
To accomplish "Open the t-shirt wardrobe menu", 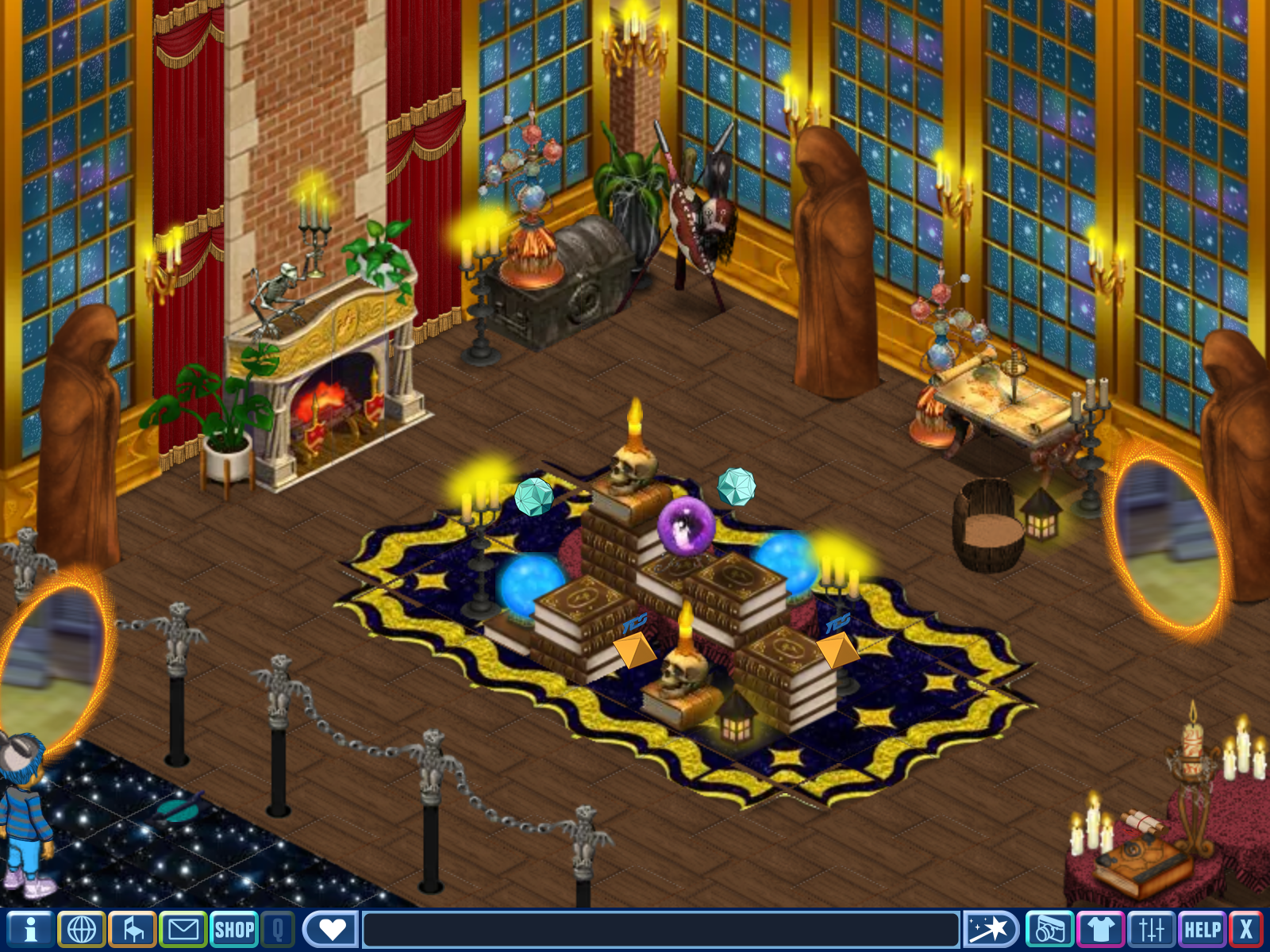I will click(x=1100, y=929).
